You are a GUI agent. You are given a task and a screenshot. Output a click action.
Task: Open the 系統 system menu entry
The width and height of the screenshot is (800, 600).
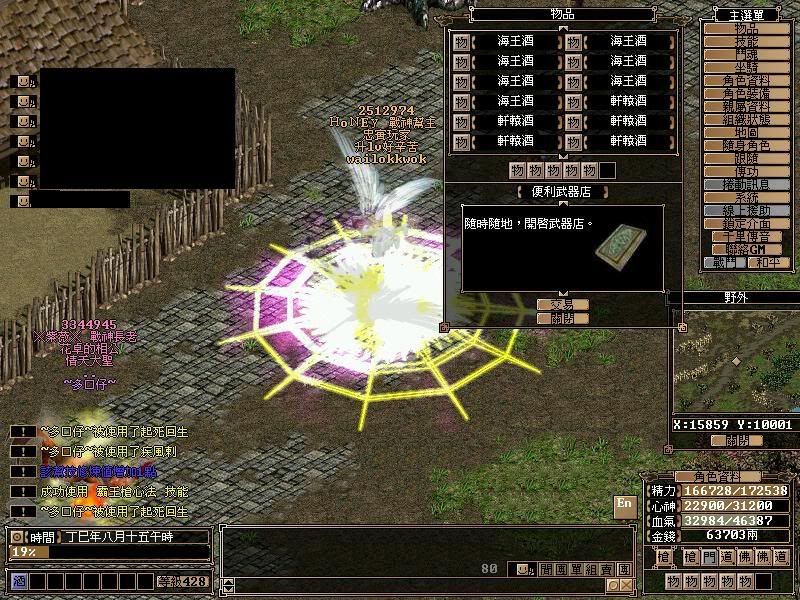(x=740, y=198)
